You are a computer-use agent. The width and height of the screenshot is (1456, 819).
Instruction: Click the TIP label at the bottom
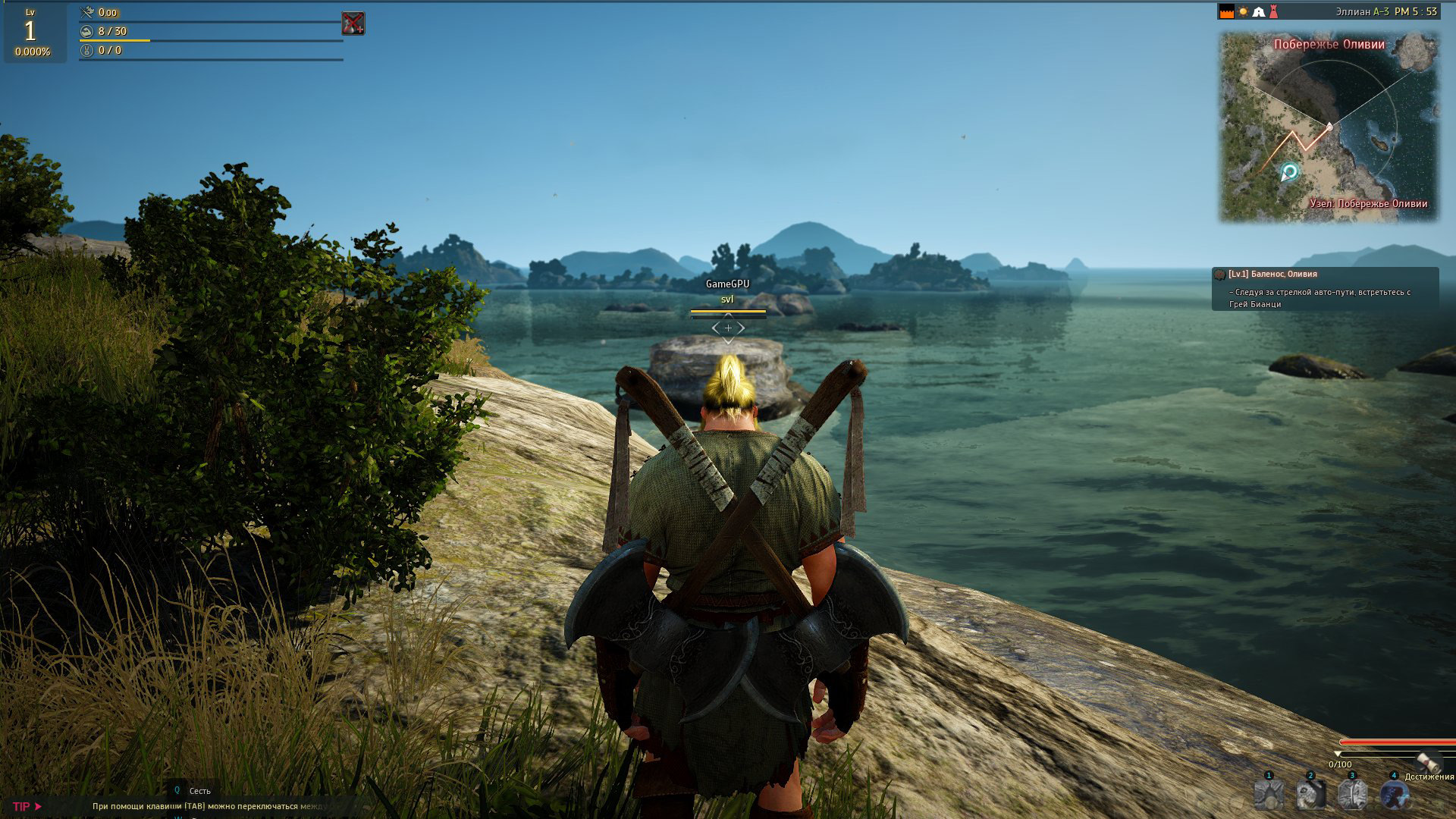(22, 806)
